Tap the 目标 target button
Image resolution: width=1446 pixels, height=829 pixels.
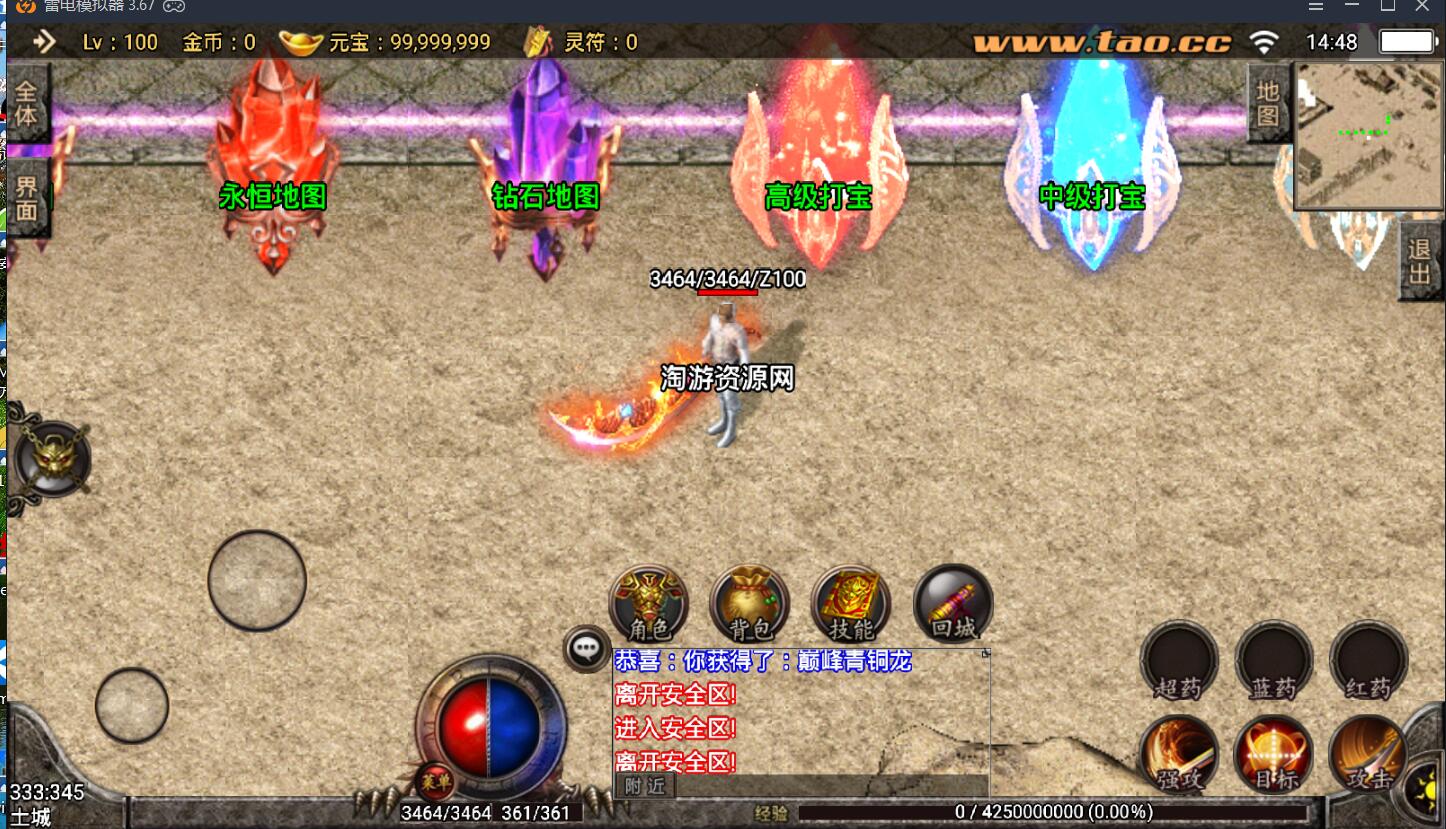tap(1273, 755)
